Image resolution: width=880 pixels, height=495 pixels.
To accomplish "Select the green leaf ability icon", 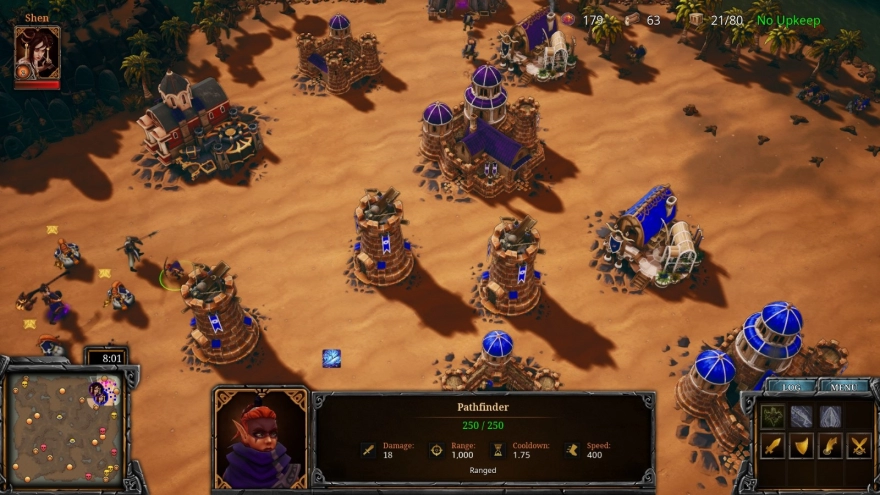I will tap(771, 416).
